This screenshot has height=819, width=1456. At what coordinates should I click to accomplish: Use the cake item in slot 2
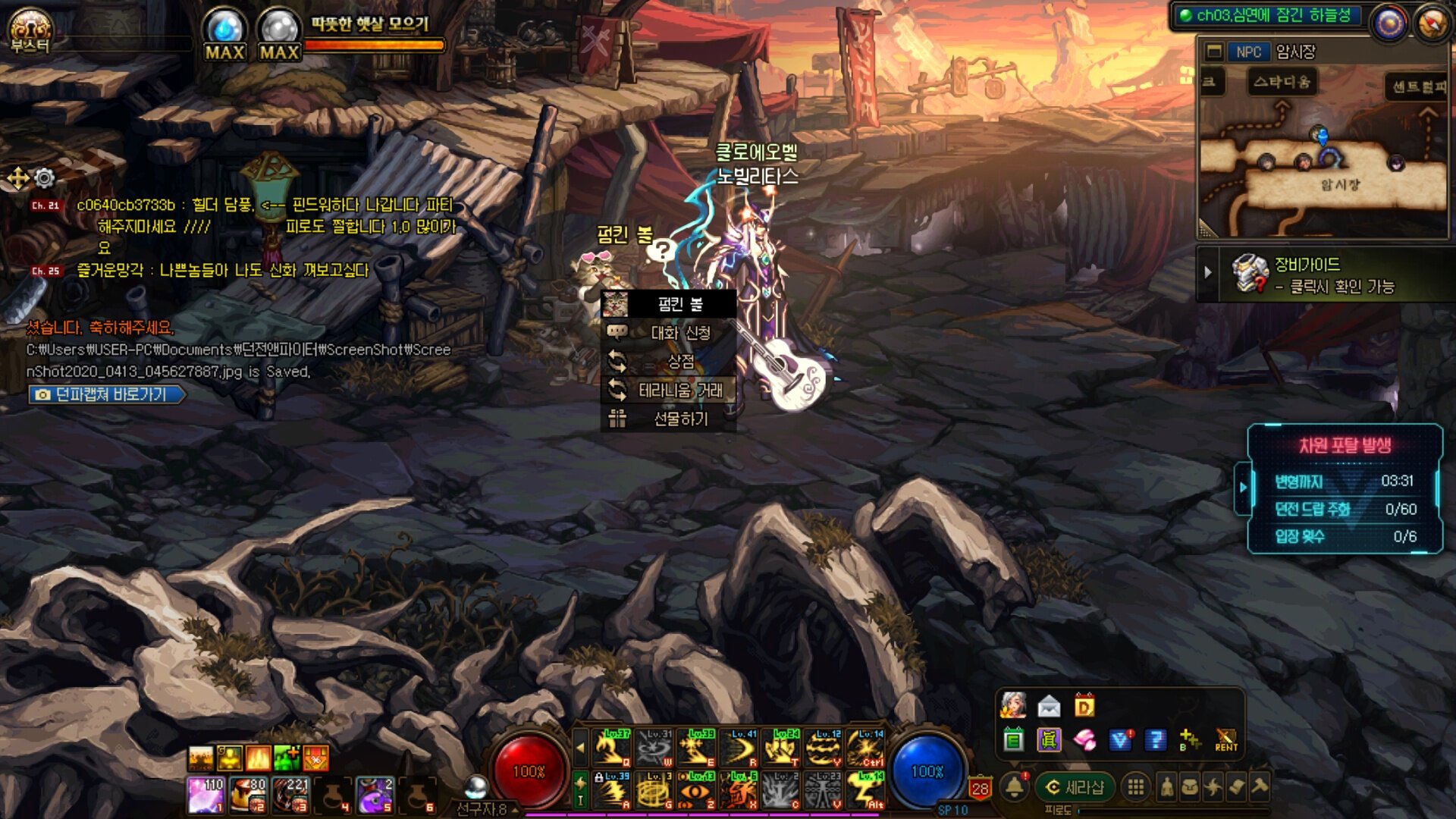click(248, 795)
